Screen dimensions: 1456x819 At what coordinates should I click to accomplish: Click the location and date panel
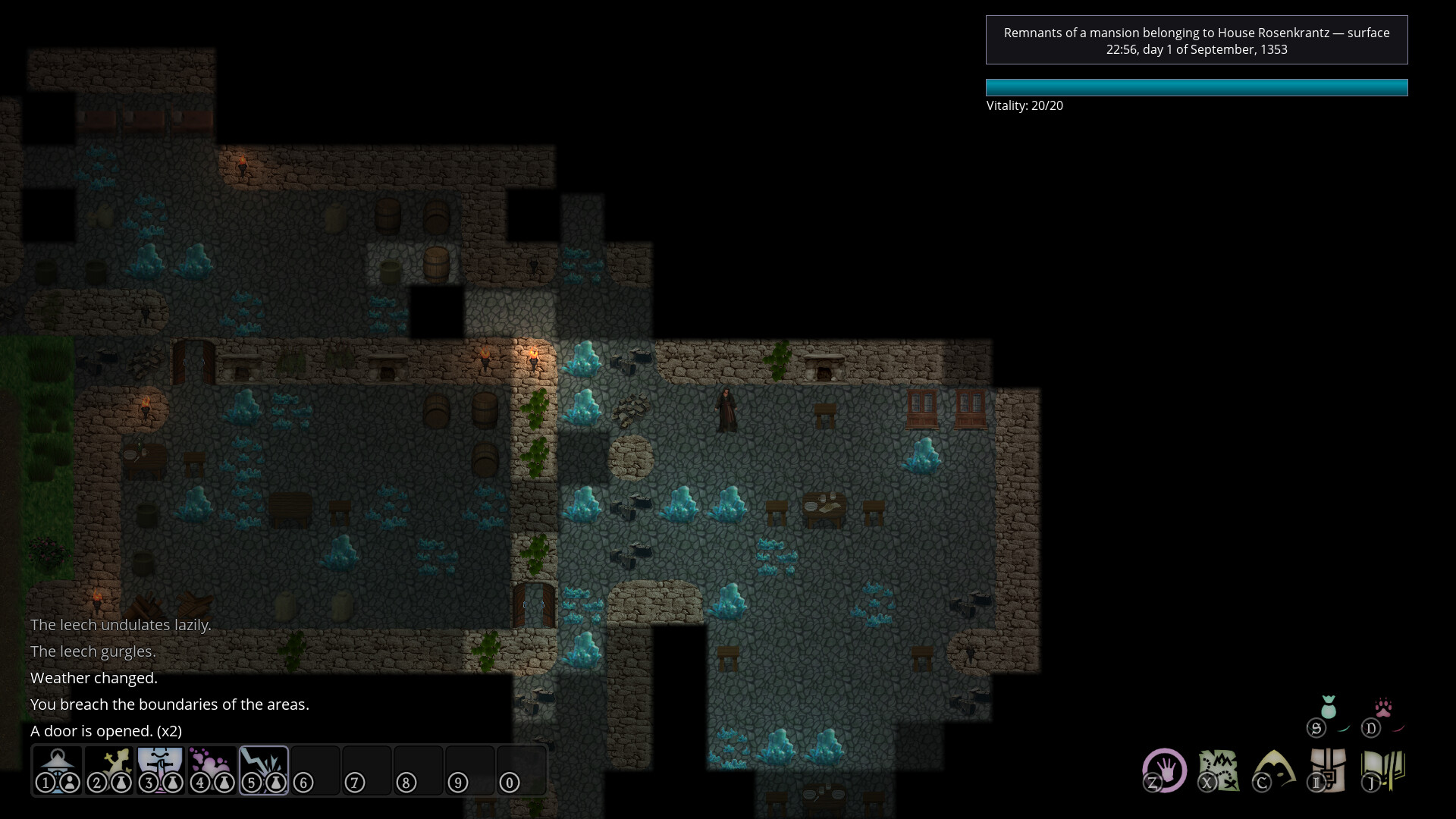point(1196,40)
